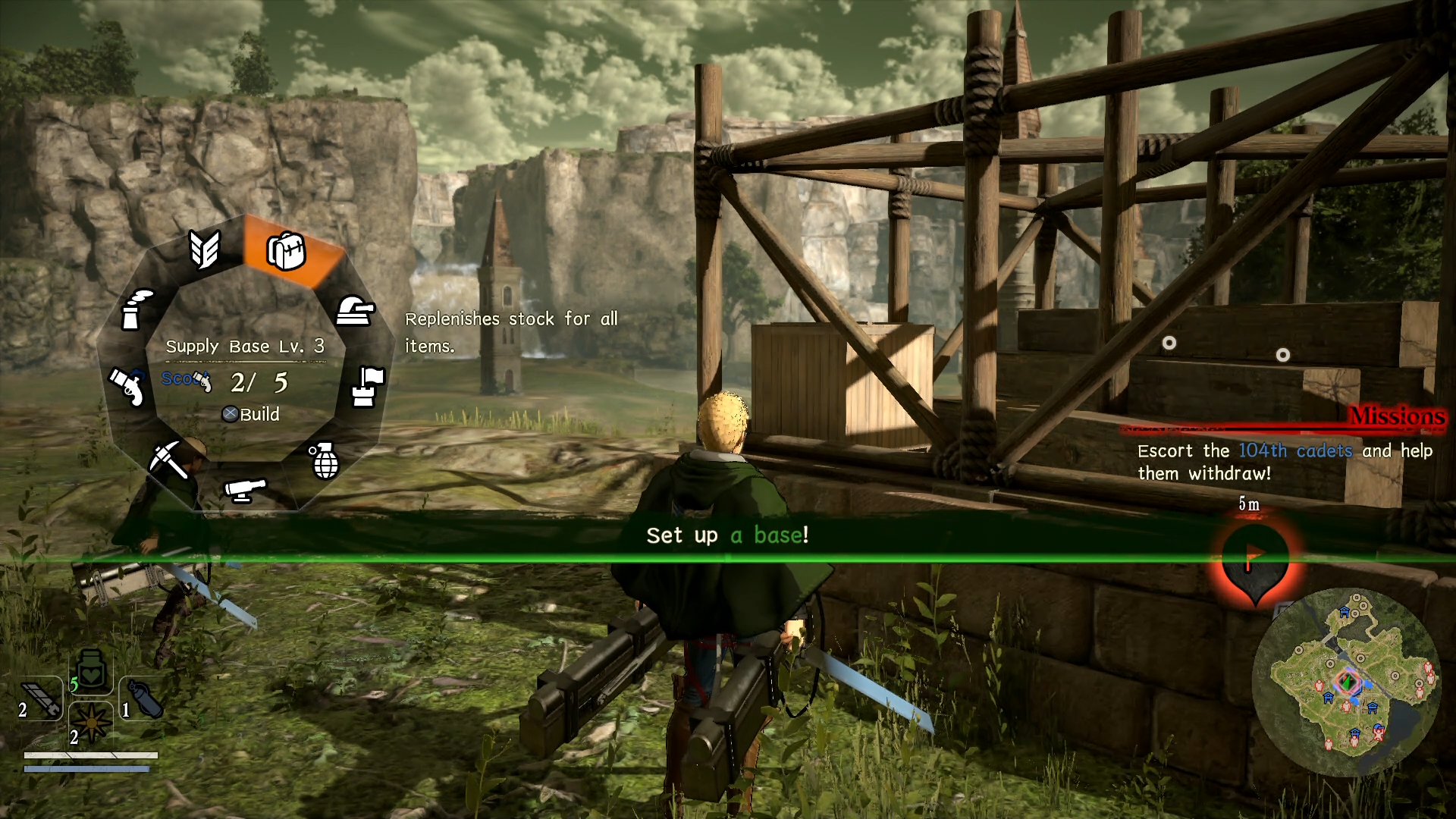Select the gas canister item slot
Screen dimensions: 1456x819
coord(143,698)
